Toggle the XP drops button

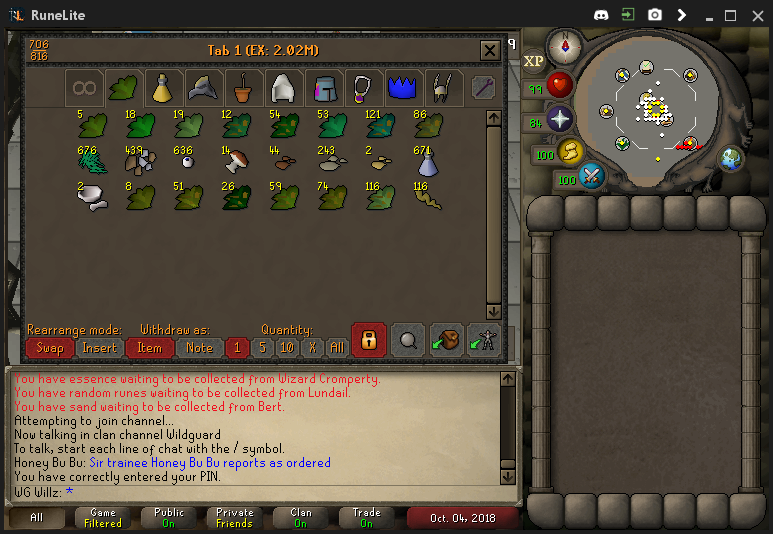coord(534,61)
